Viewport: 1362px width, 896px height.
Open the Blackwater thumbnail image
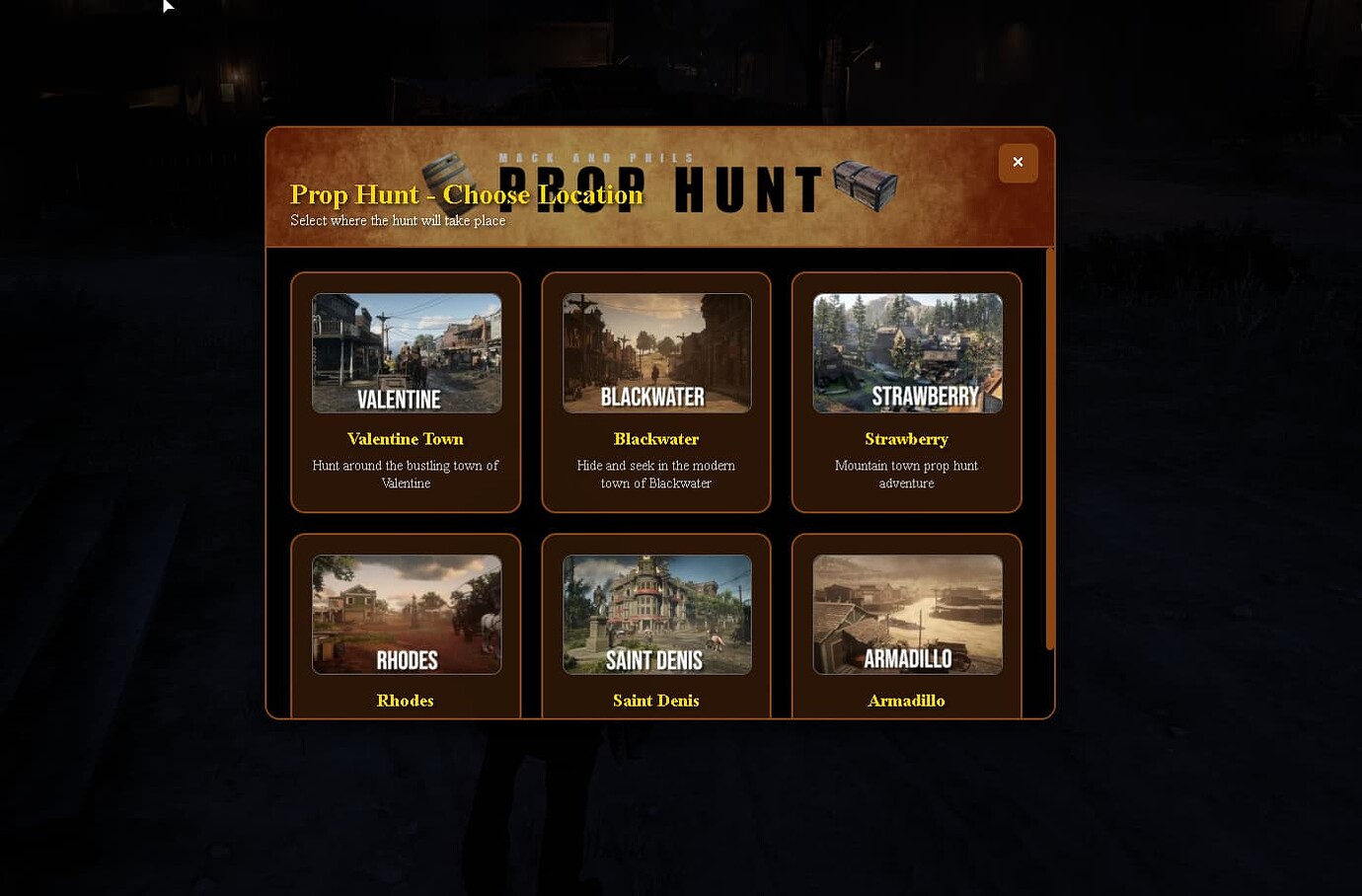pyautogui.click(x=655, y=352)
